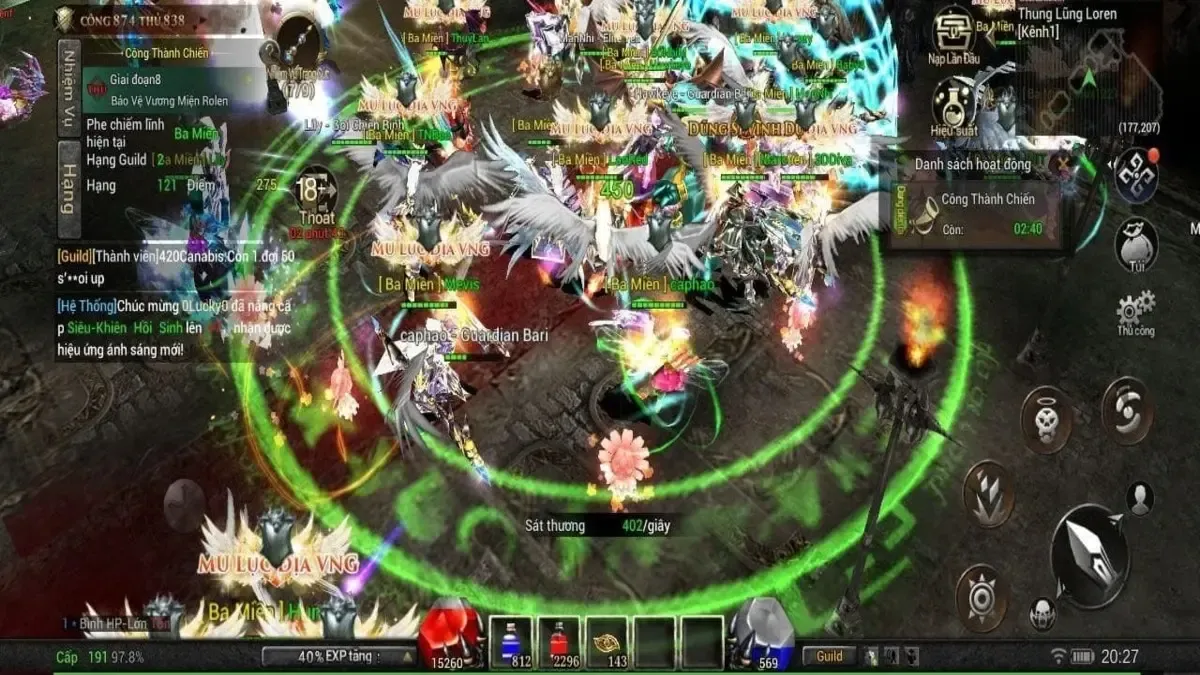Activate the swirl vortex skill

(x=1127, y=410)
